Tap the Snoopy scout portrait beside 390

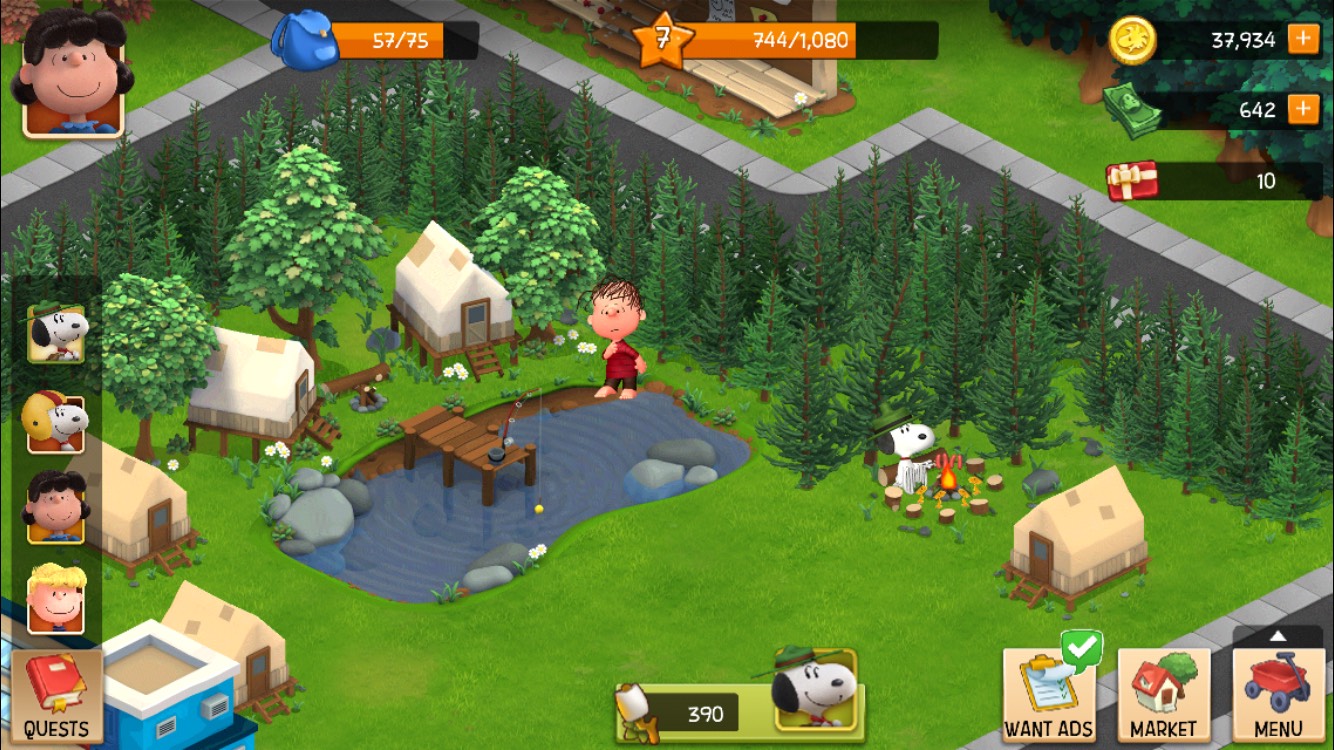[x=815, y=688]
